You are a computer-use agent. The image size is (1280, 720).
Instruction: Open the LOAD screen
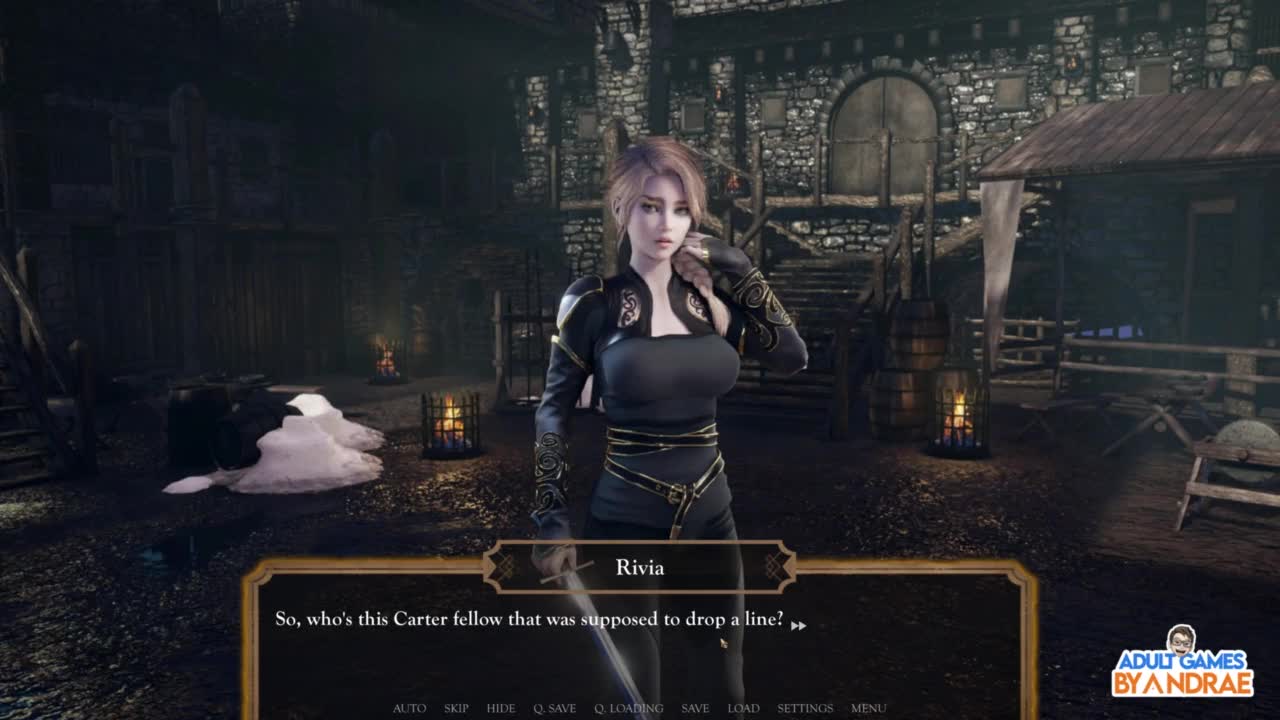click(x=743, y=708)
